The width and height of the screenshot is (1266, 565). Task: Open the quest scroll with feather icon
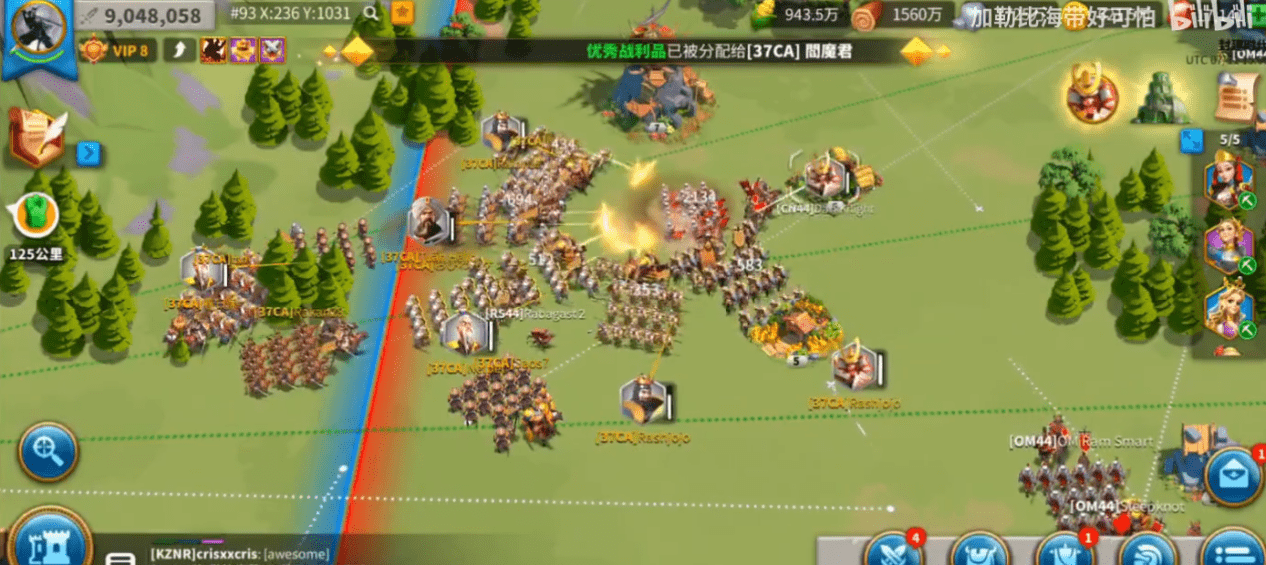click(37, 135)
